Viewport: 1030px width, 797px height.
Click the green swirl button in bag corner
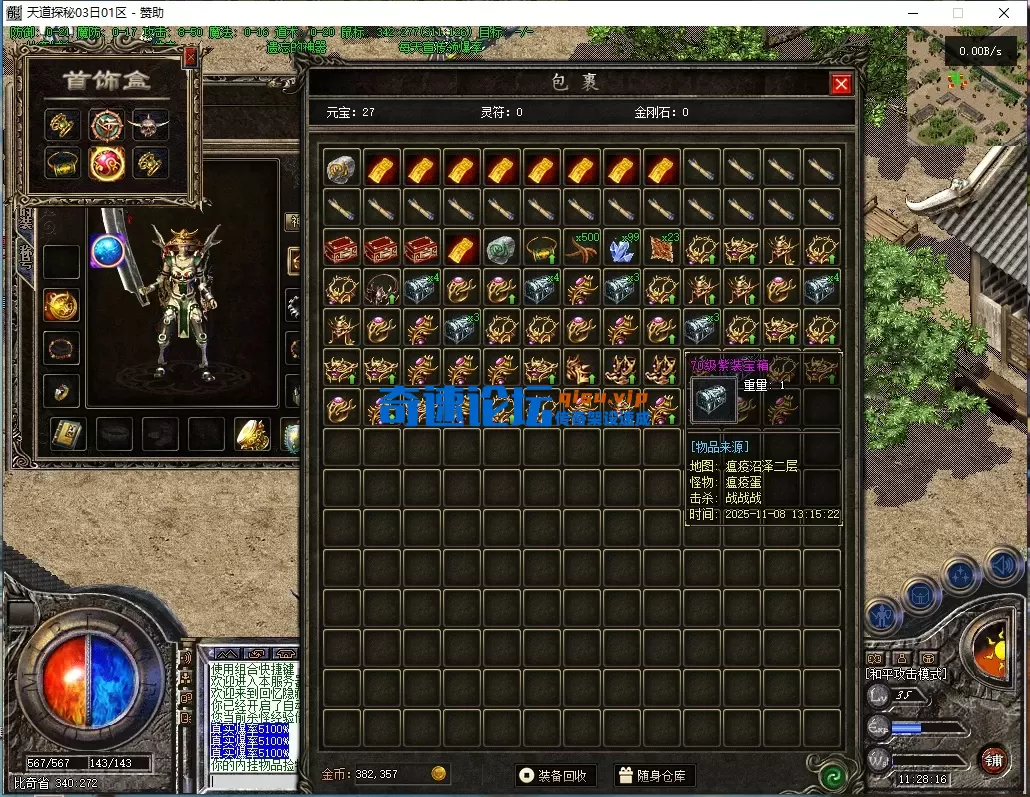coord(831,775)
